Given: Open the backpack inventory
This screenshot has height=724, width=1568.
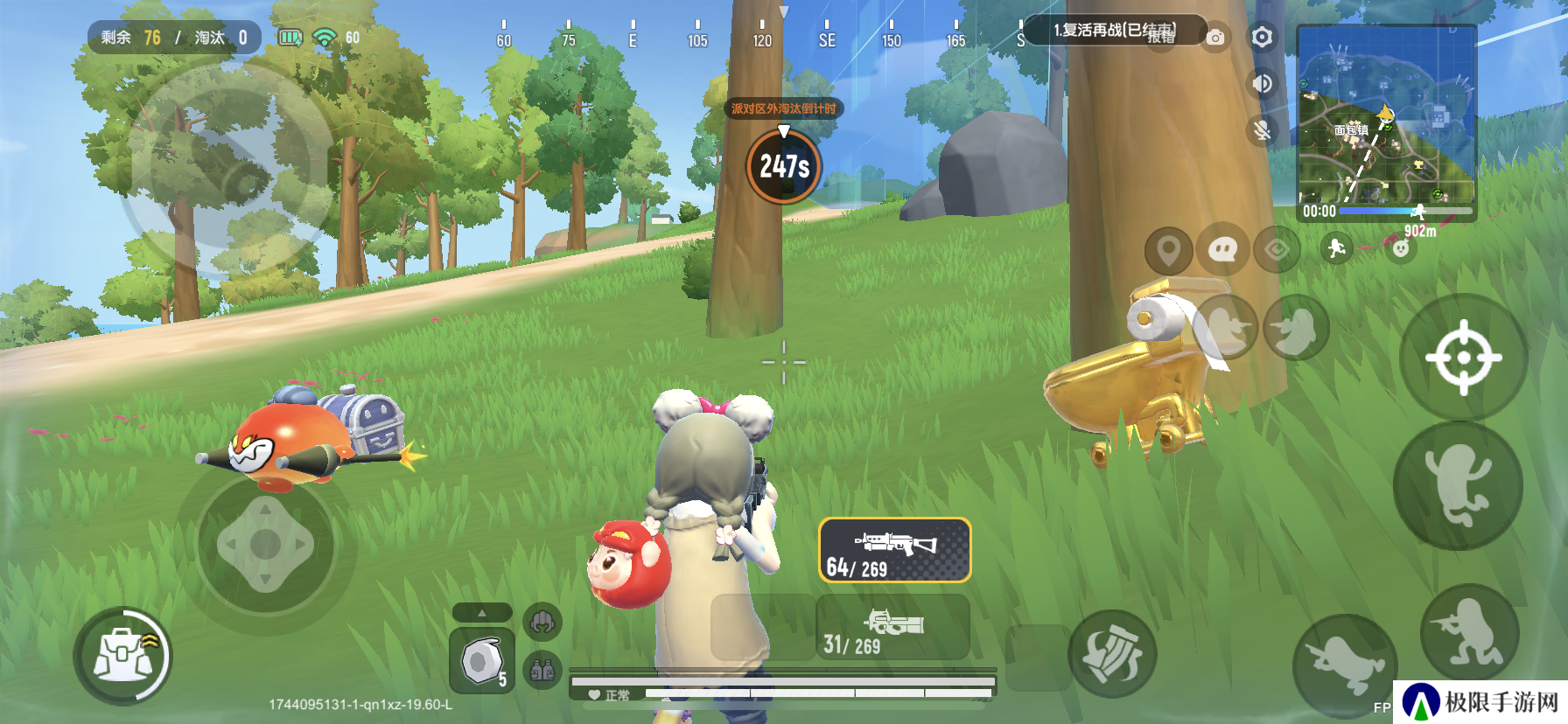Looking at the screenshot, I should point(122,657).
